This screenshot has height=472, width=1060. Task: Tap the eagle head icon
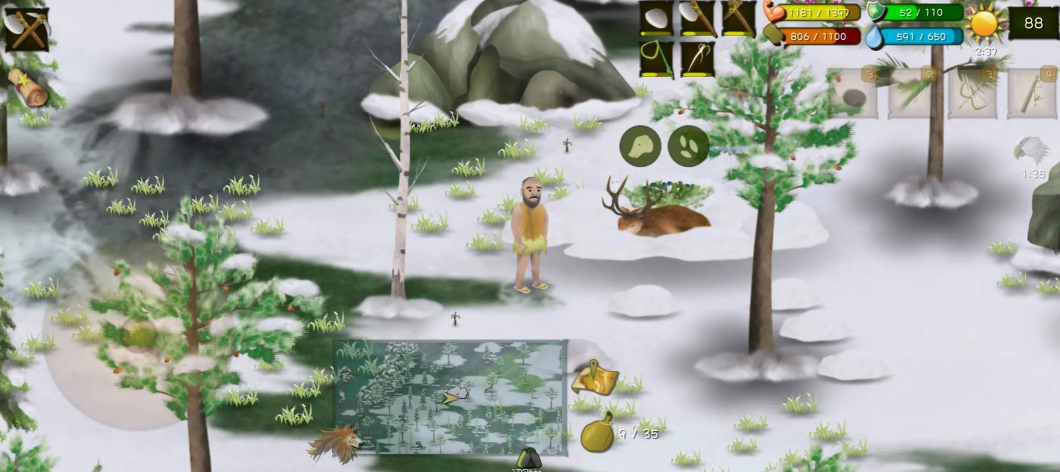1030,151
